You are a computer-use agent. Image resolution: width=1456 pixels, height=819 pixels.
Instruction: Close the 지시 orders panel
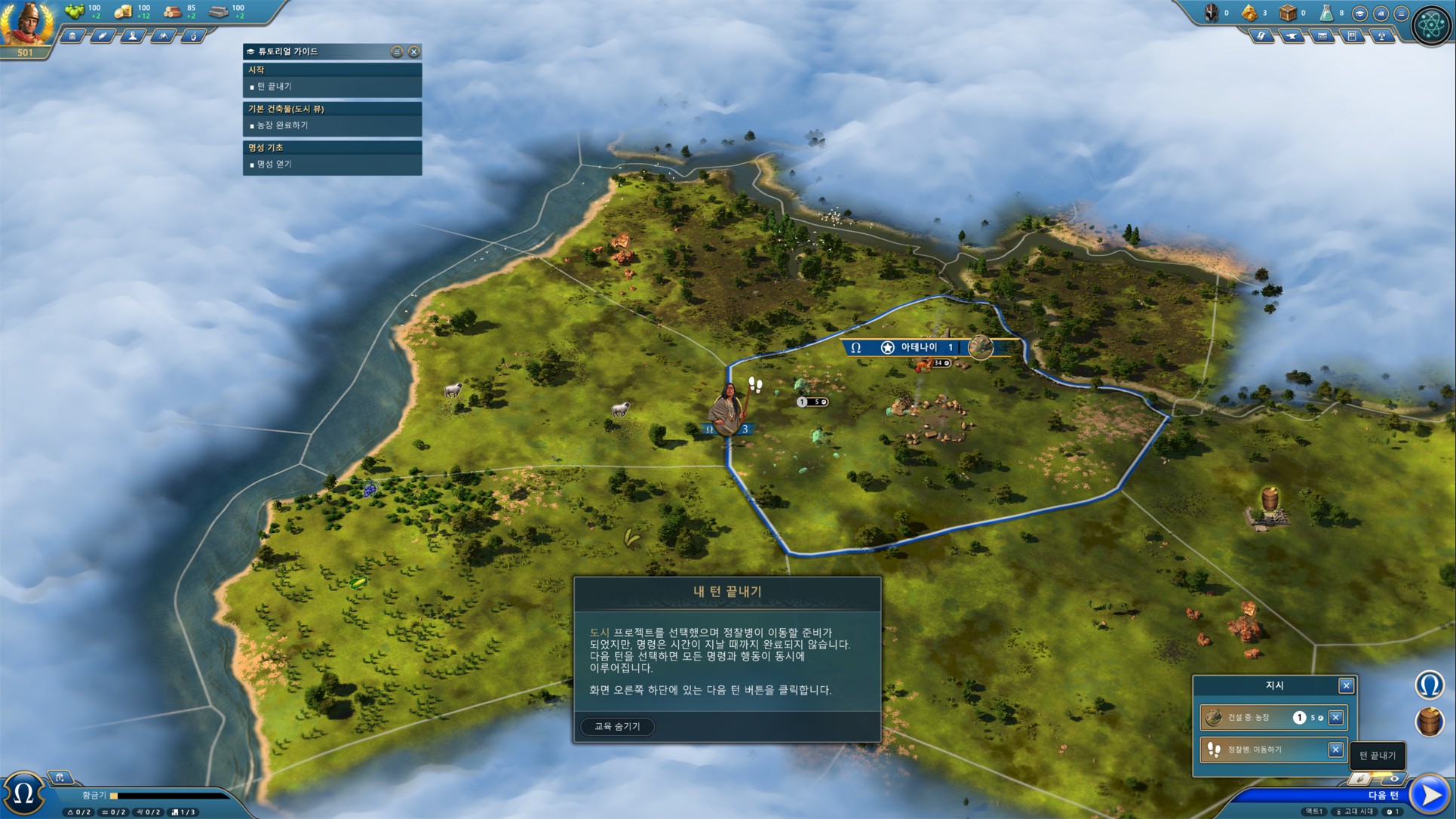point(1346,685)
